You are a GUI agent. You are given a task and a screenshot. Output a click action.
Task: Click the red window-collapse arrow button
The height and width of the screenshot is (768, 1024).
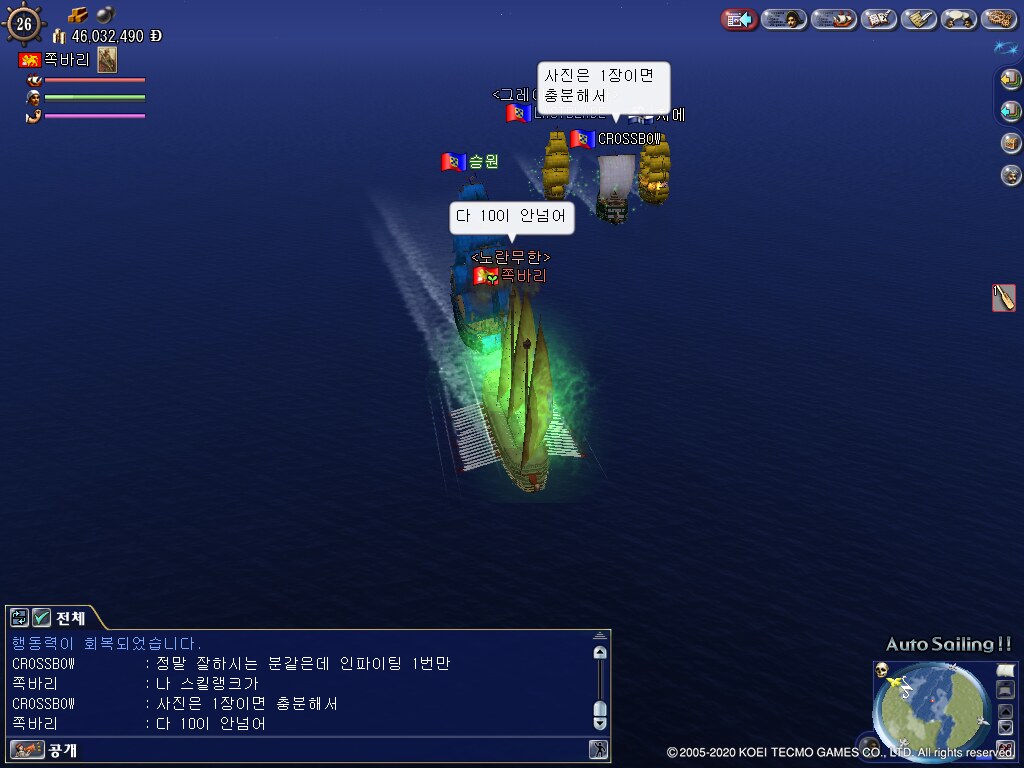pyautogui.click(x=739, y=19)
